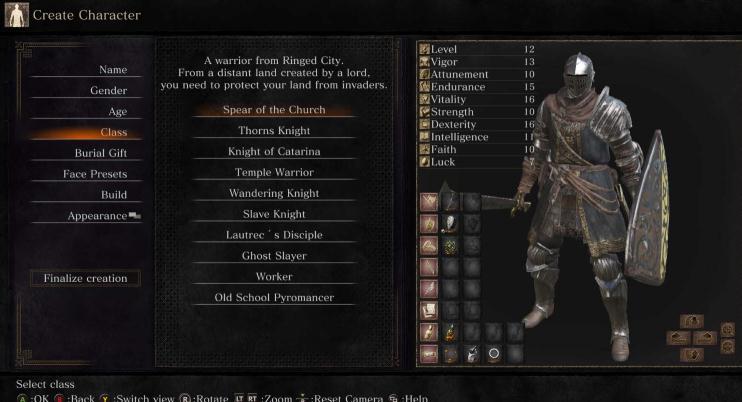Select the Wandering Knight class
742x402 pixels.
[273, 193]
